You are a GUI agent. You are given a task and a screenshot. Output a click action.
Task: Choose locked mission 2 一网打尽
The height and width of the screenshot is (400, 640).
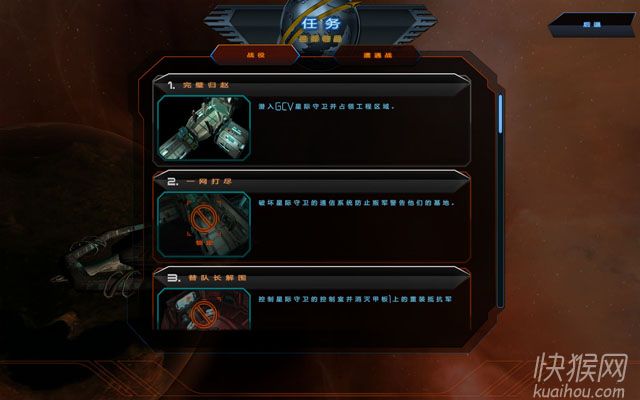[310, 184]
